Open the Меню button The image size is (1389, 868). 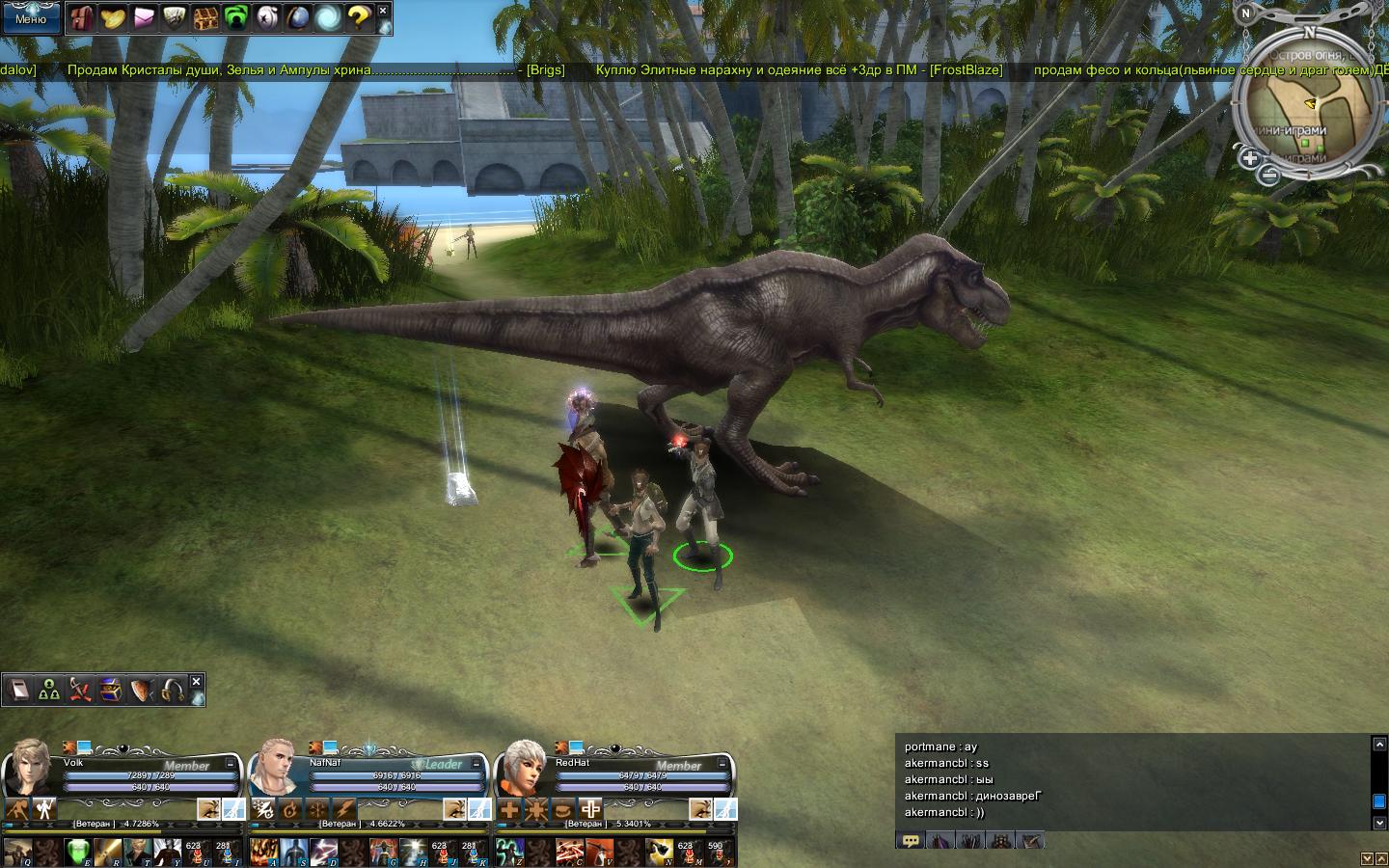[31, 18]
